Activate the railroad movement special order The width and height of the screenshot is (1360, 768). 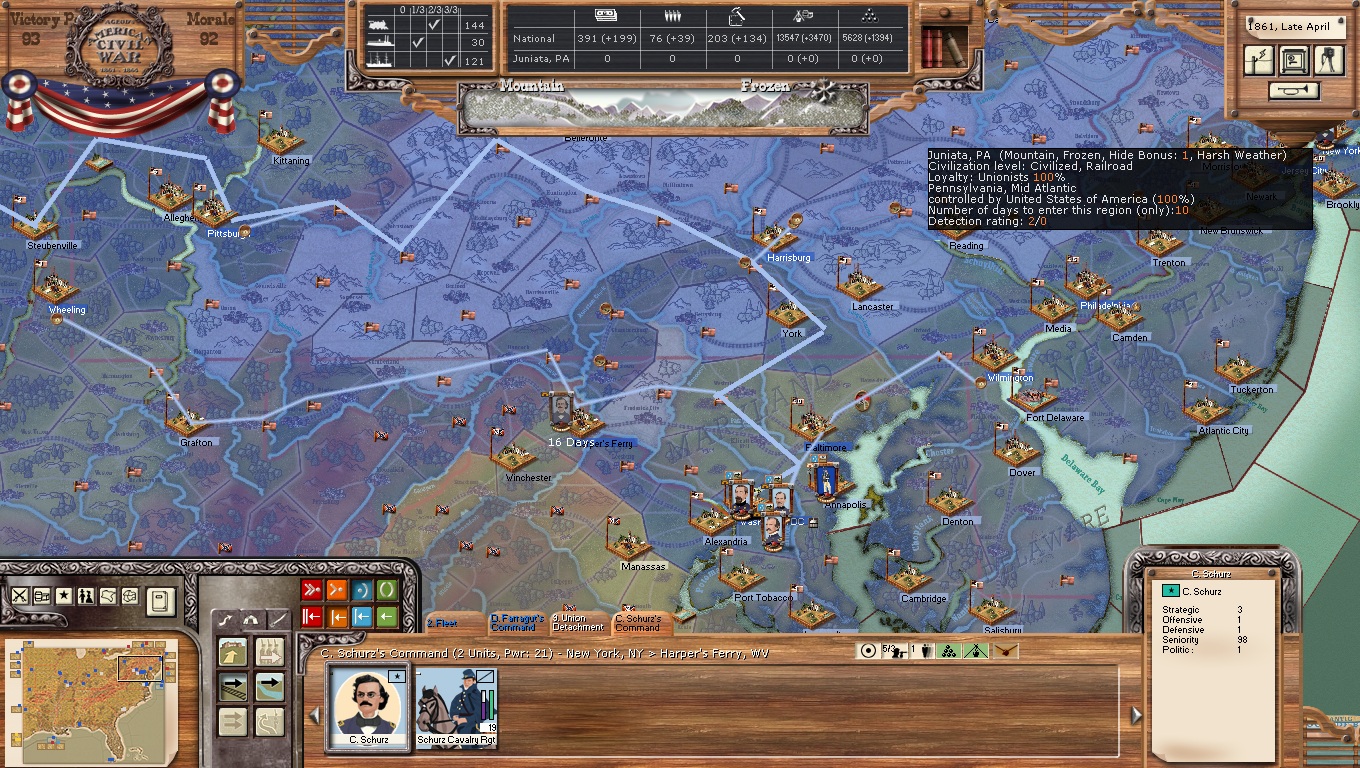coord(233,687)
